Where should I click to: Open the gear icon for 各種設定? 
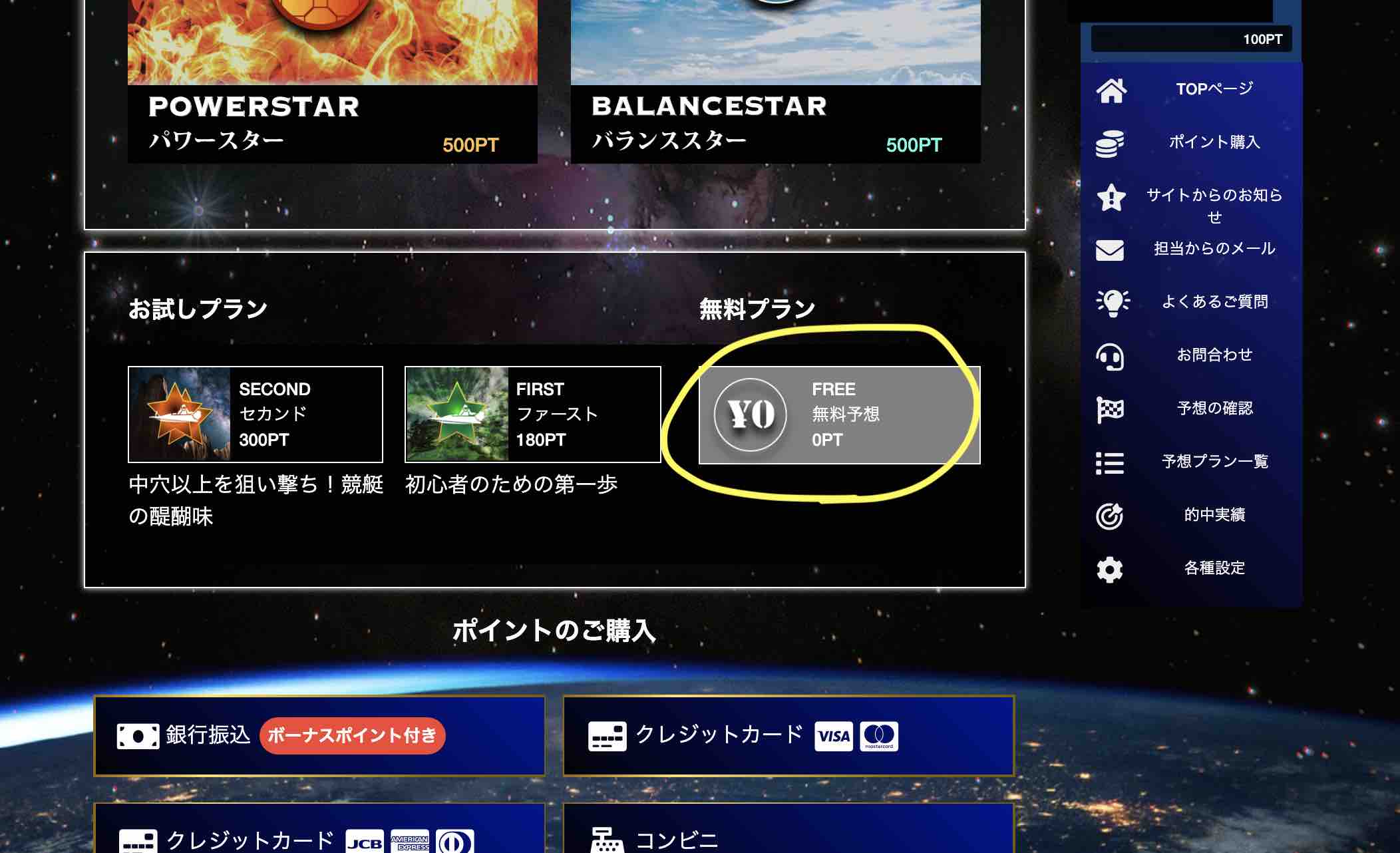click(x=1109, y=568)
